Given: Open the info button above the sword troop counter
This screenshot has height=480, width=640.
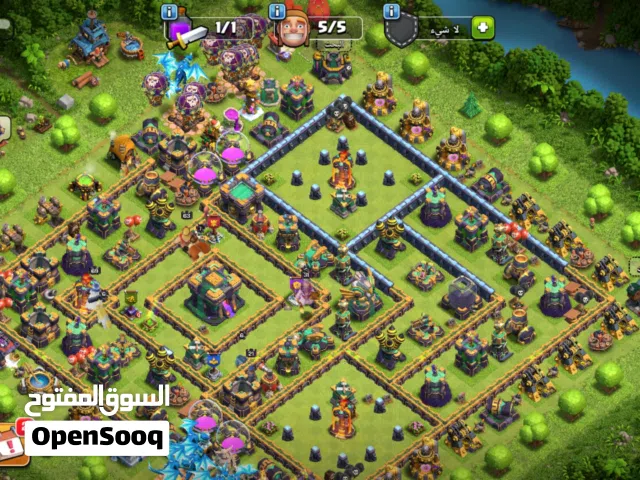Looking at the screenshot, I should (x=169, y=10).
